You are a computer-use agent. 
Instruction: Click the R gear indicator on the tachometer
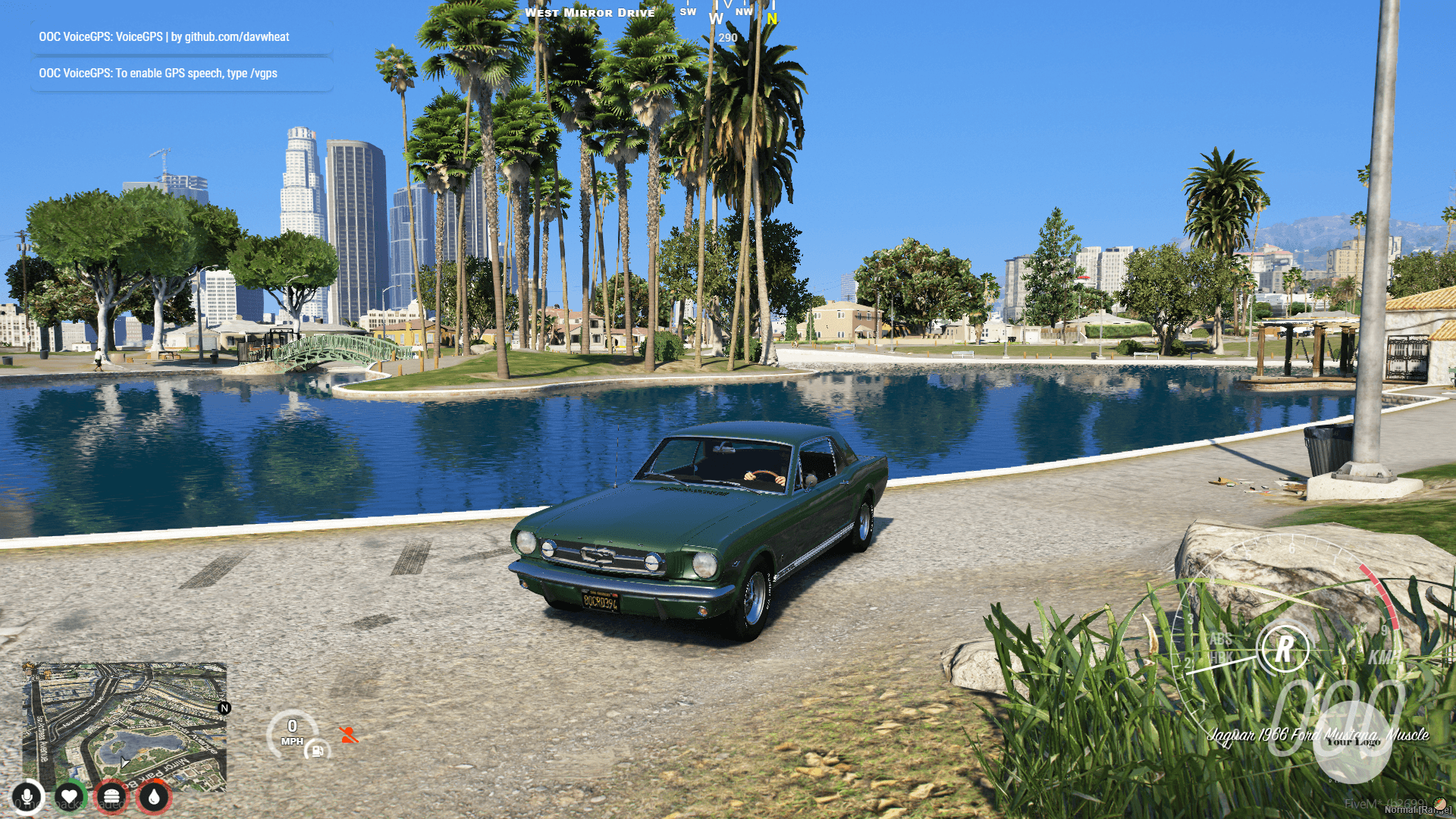pyautogui.click(x=1285, y=648)
